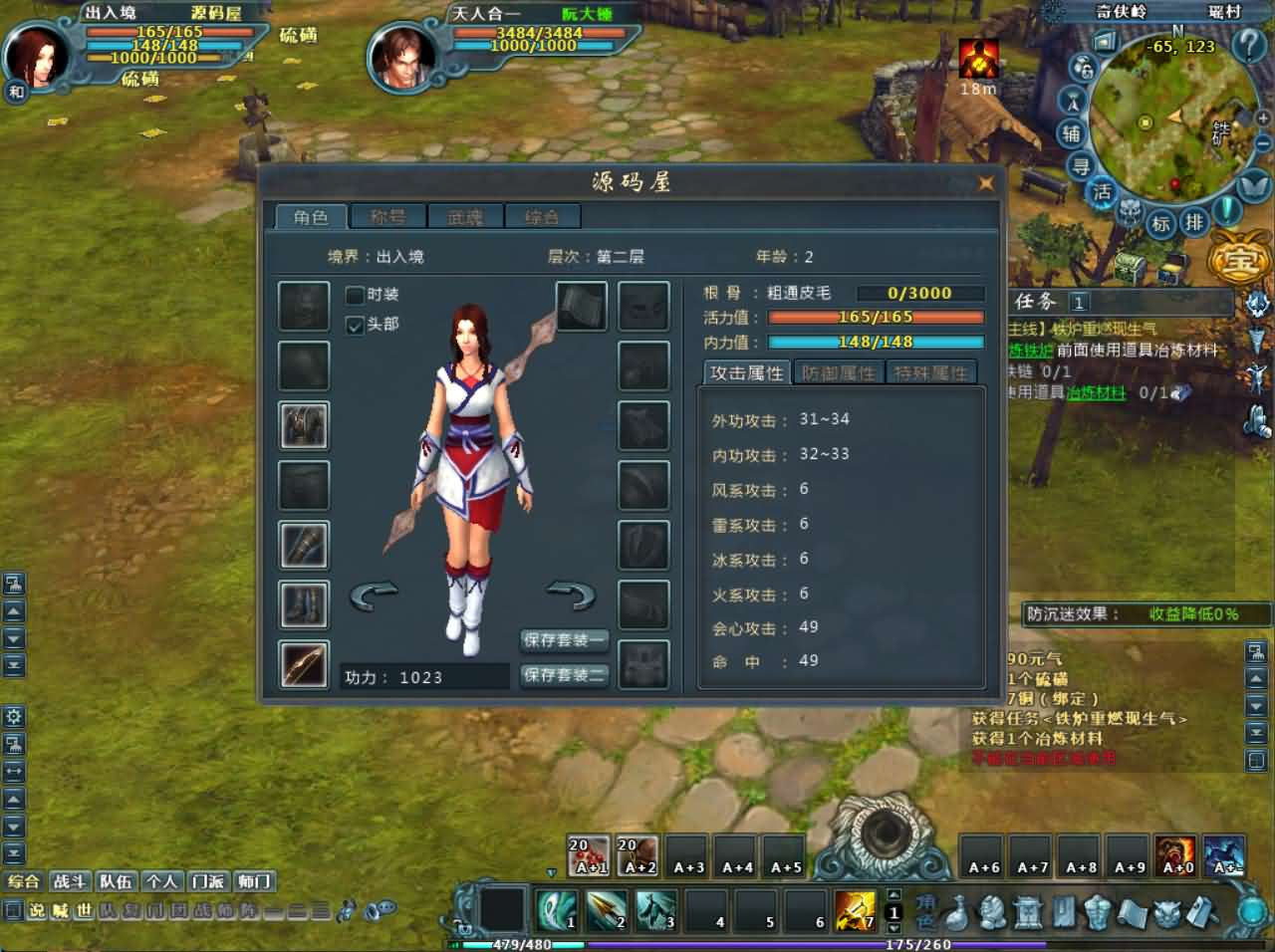Switch to the 称号 tab in the character window
This screenshot has width=1275, height=952.
click(386, 216)
